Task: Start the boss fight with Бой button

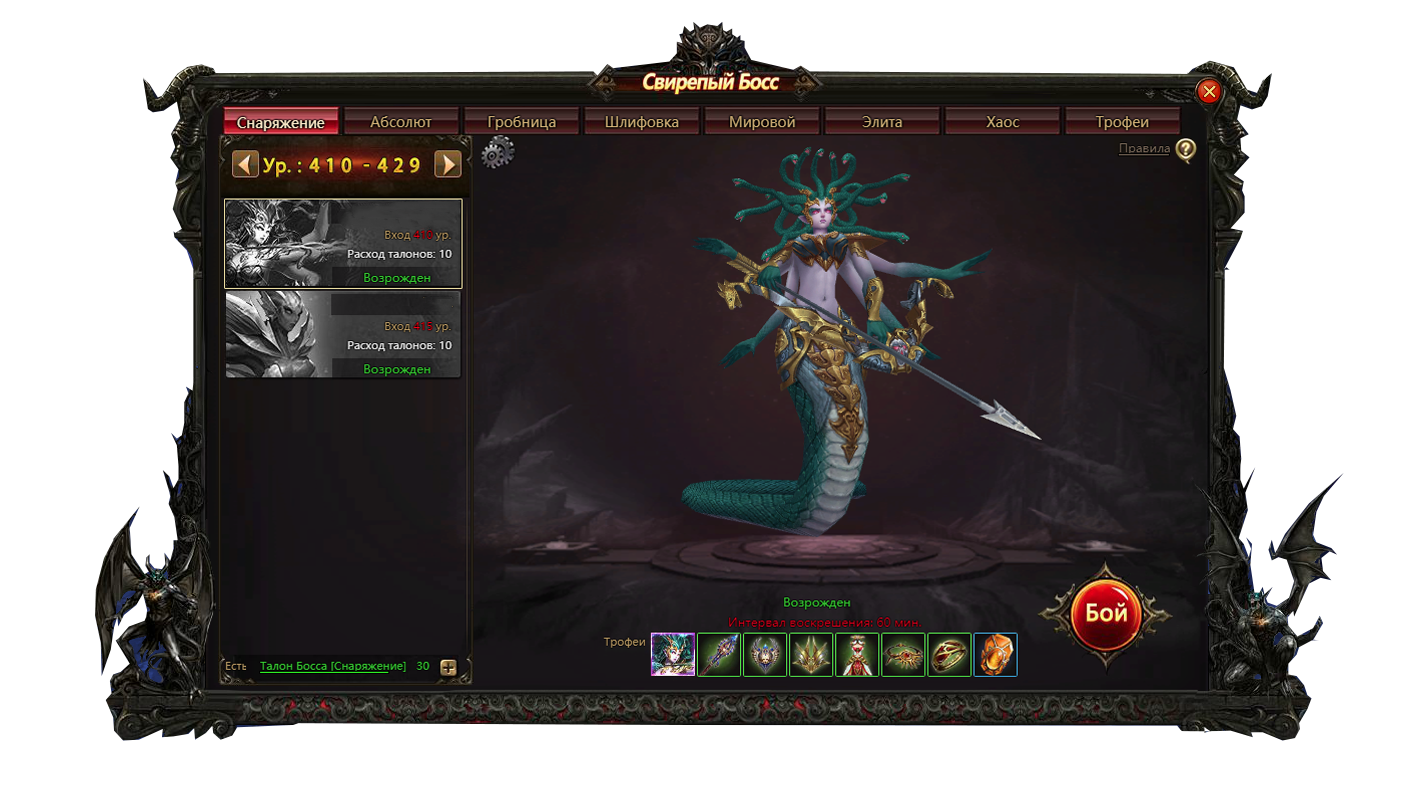Action: (x=1106, y=613)
